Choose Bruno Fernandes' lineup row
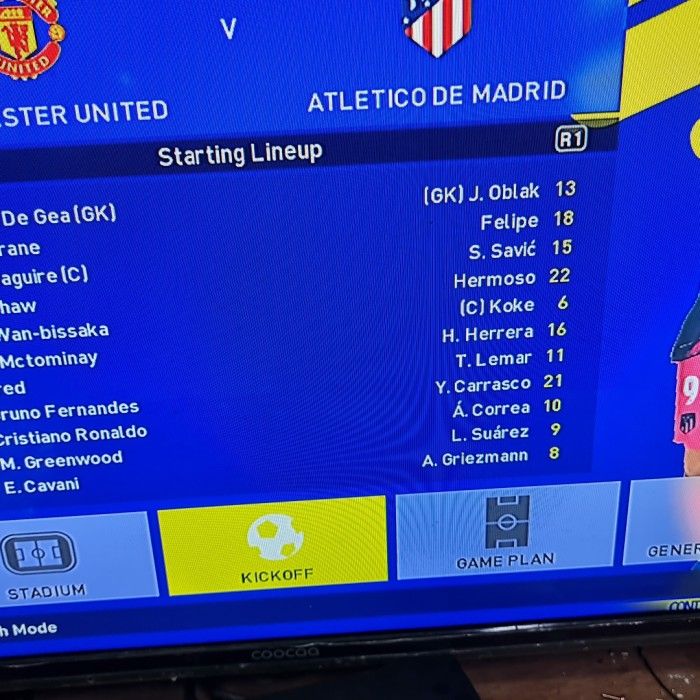The image size is (700, 700). tap(70, 410)
